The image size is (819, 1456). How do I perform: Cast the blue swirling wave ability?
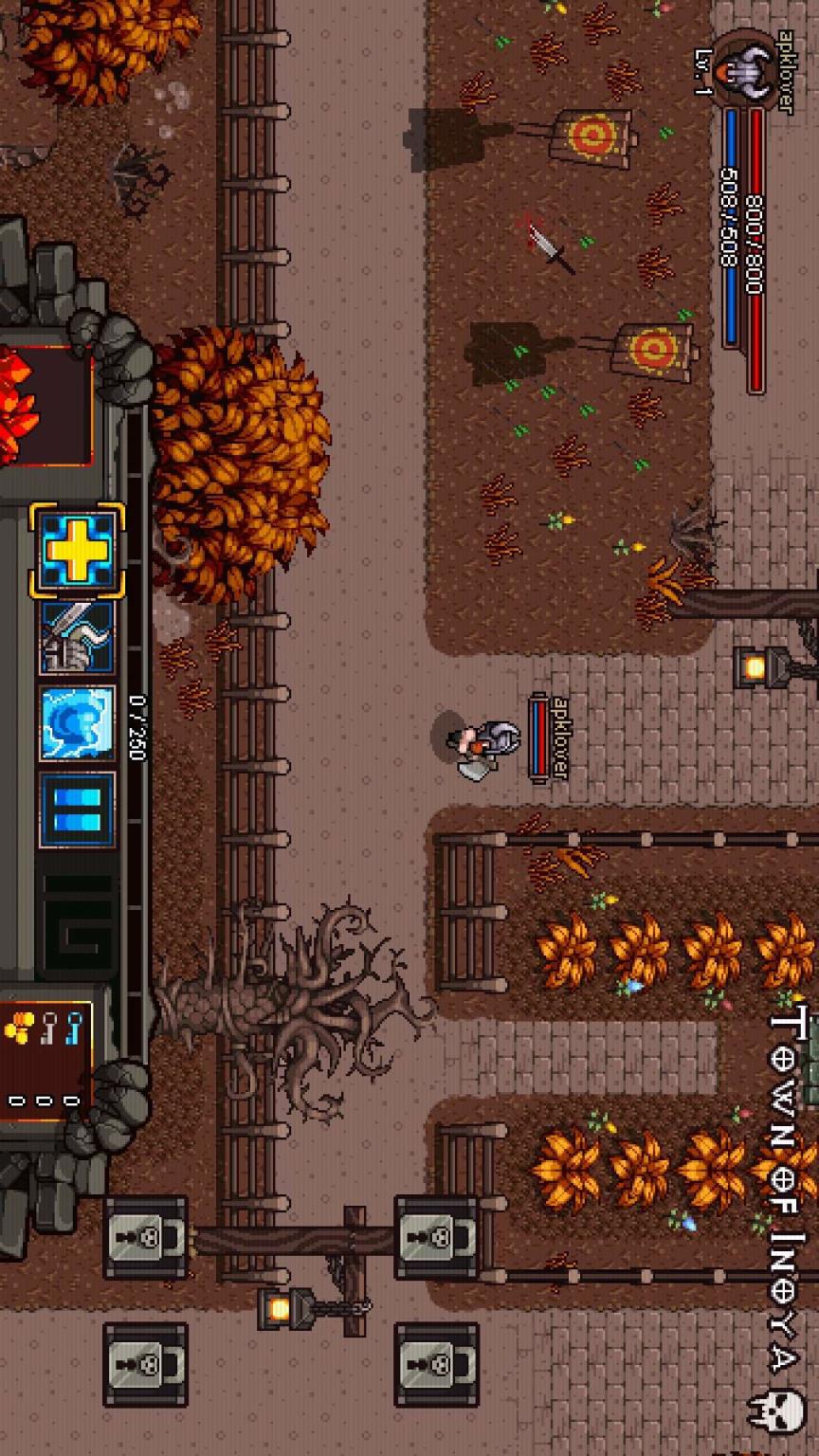pyautogui.click(x=77, y=723)
